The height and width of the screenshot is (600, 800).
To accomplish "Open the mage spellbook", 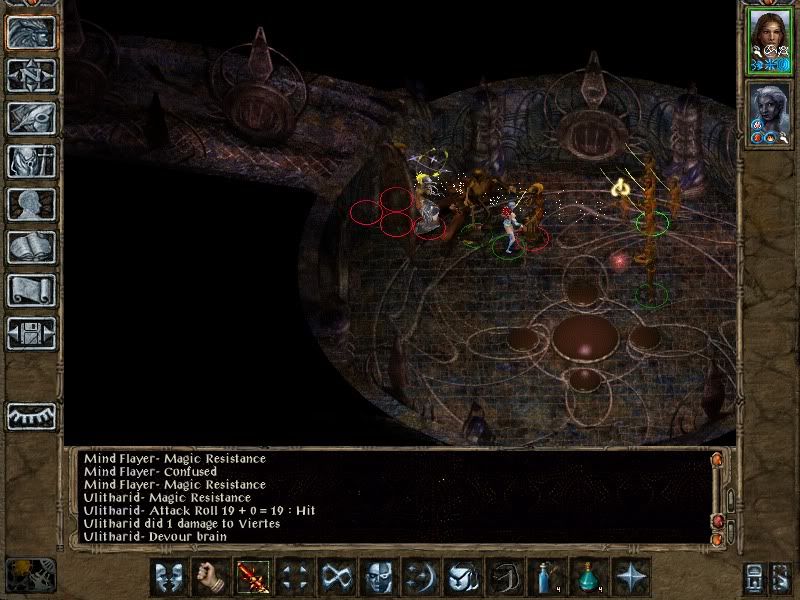I will pos(30,247).
